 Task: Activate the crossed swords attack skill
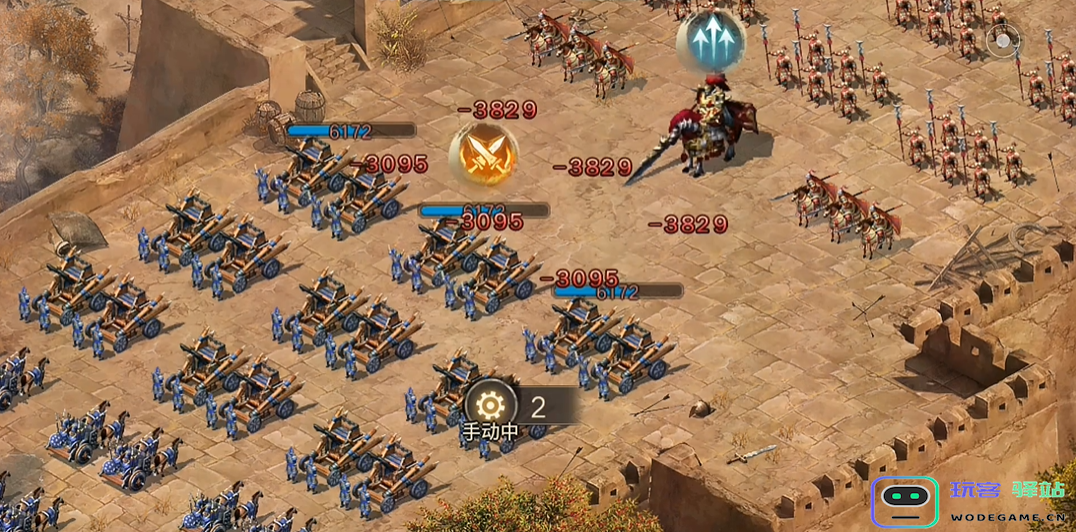click(483, 155)
